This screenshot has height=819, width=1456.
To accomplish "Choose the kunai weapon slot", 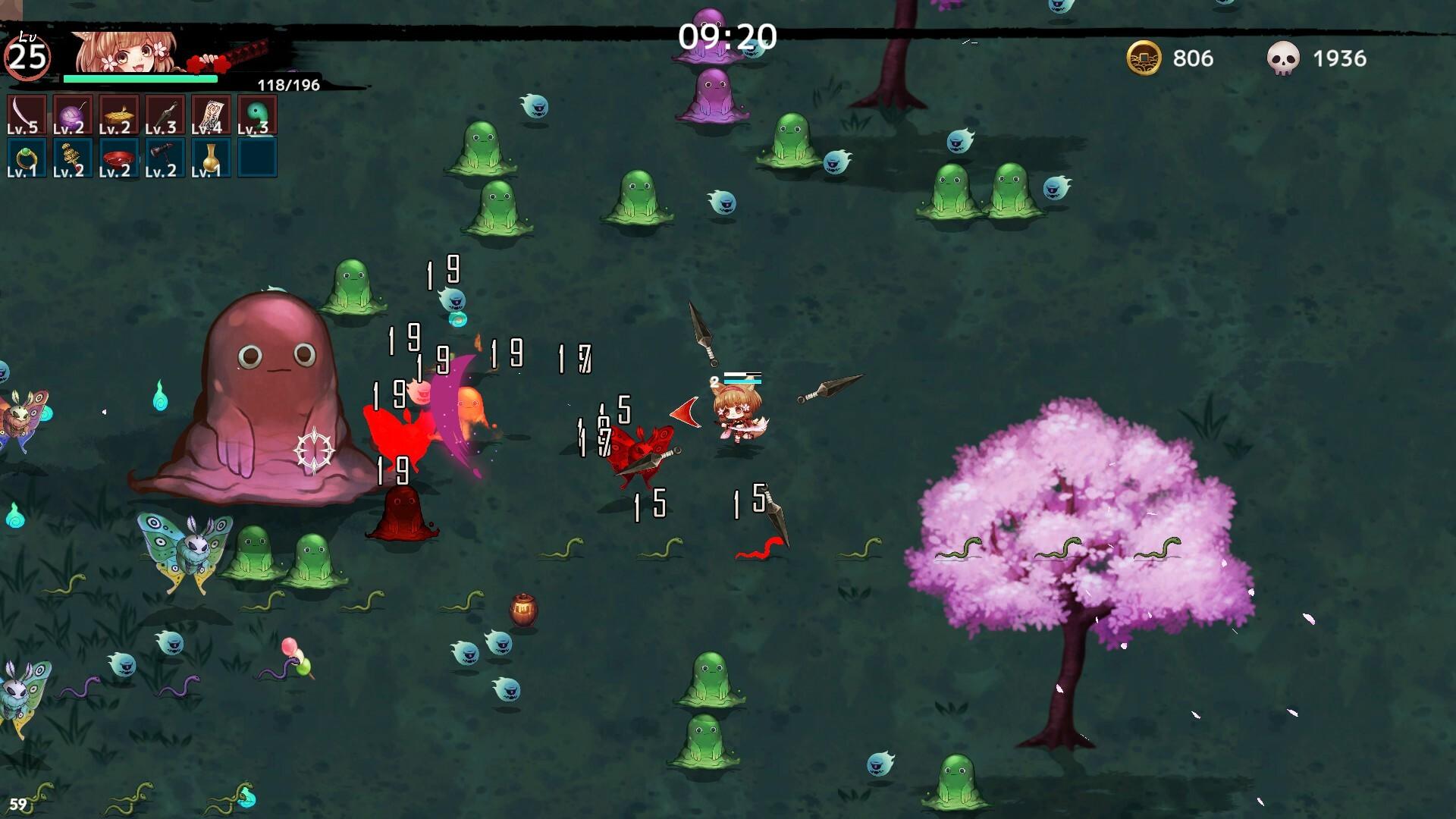I will point(165,115).
